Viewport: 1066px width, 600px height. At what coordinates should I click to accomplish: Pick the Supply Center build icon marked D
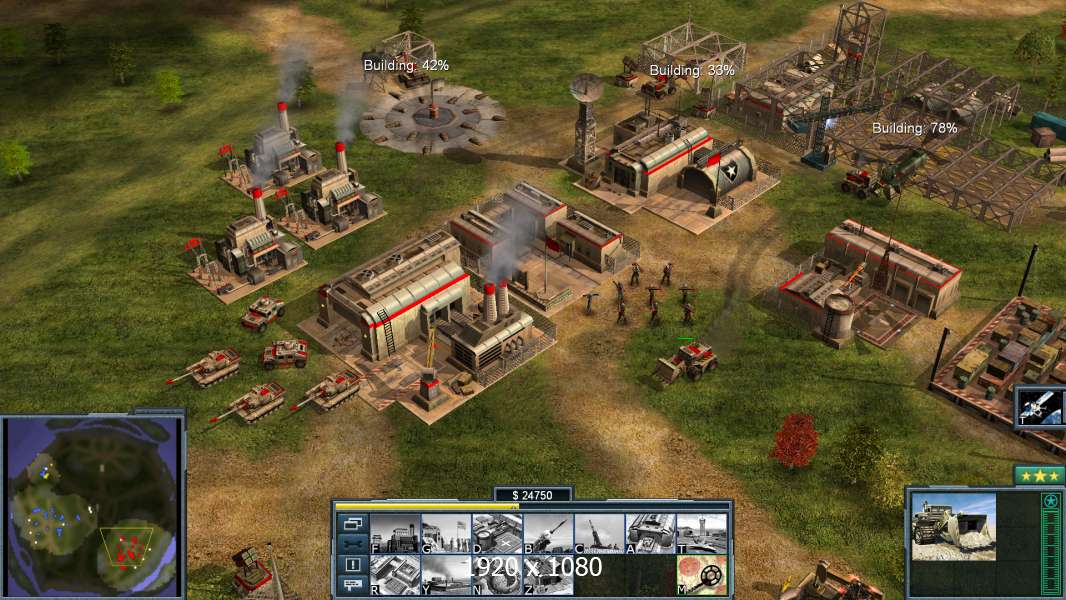point(497,533)
